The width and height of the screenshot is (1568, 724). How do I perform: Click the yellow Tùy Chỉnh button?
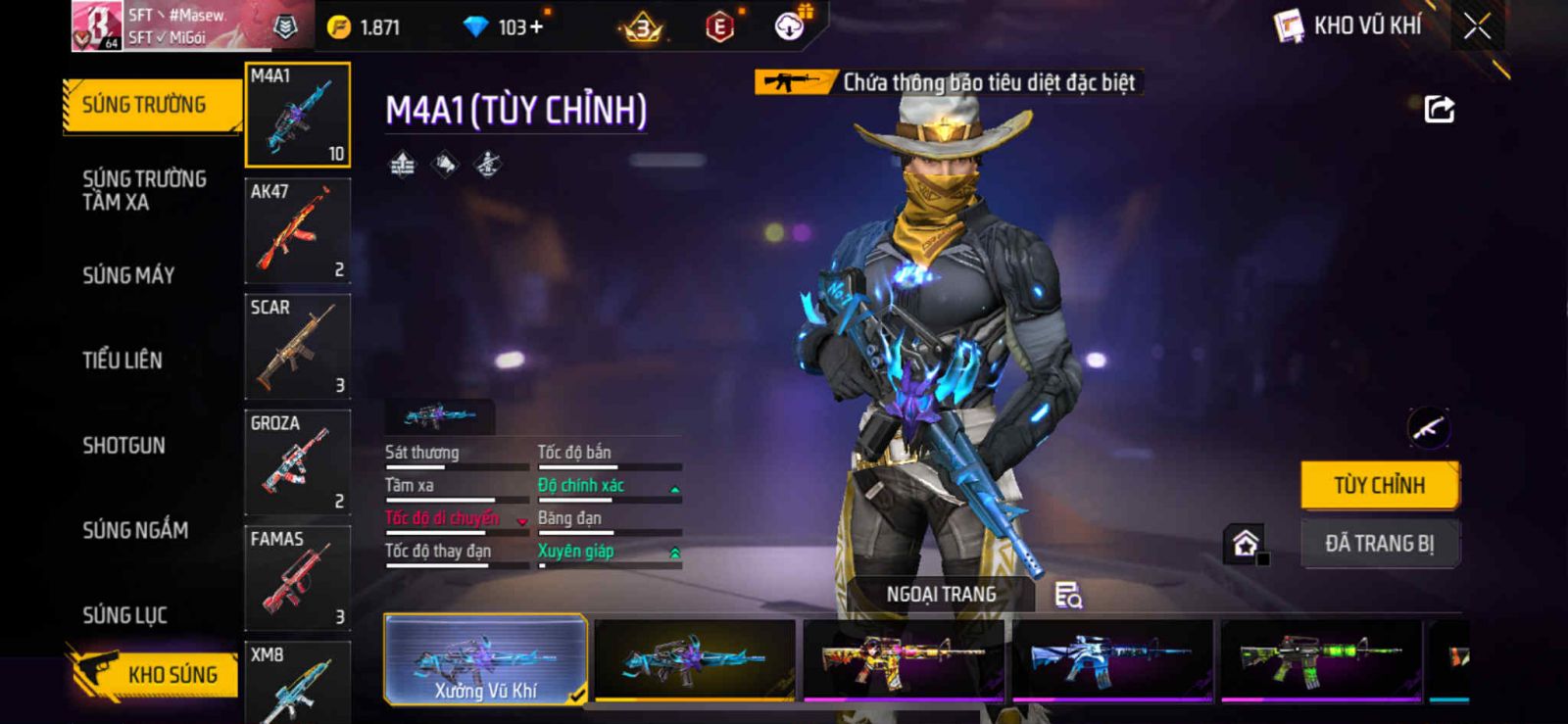tap(1379, 485)
